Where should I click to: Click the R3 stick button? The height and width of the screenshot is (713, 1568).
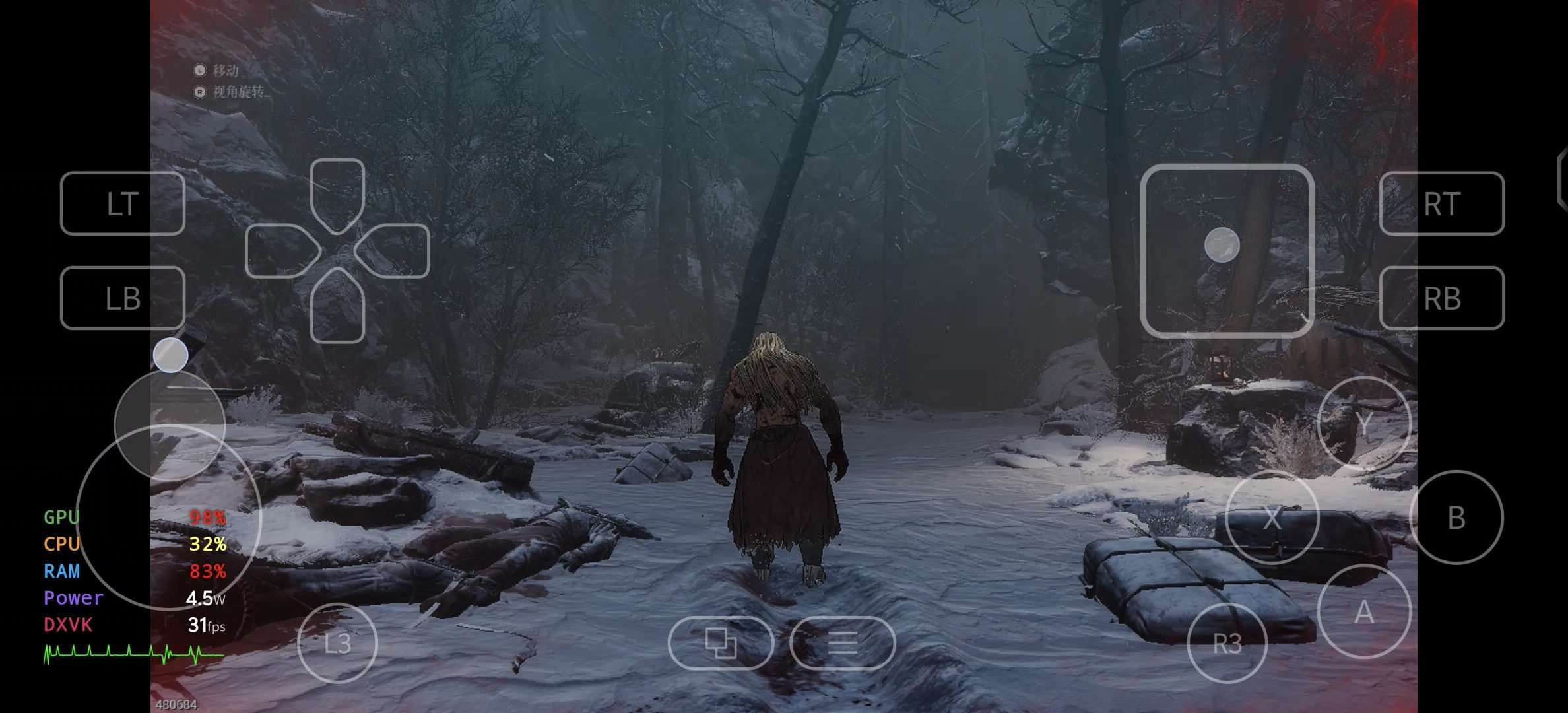(1227, 642)
